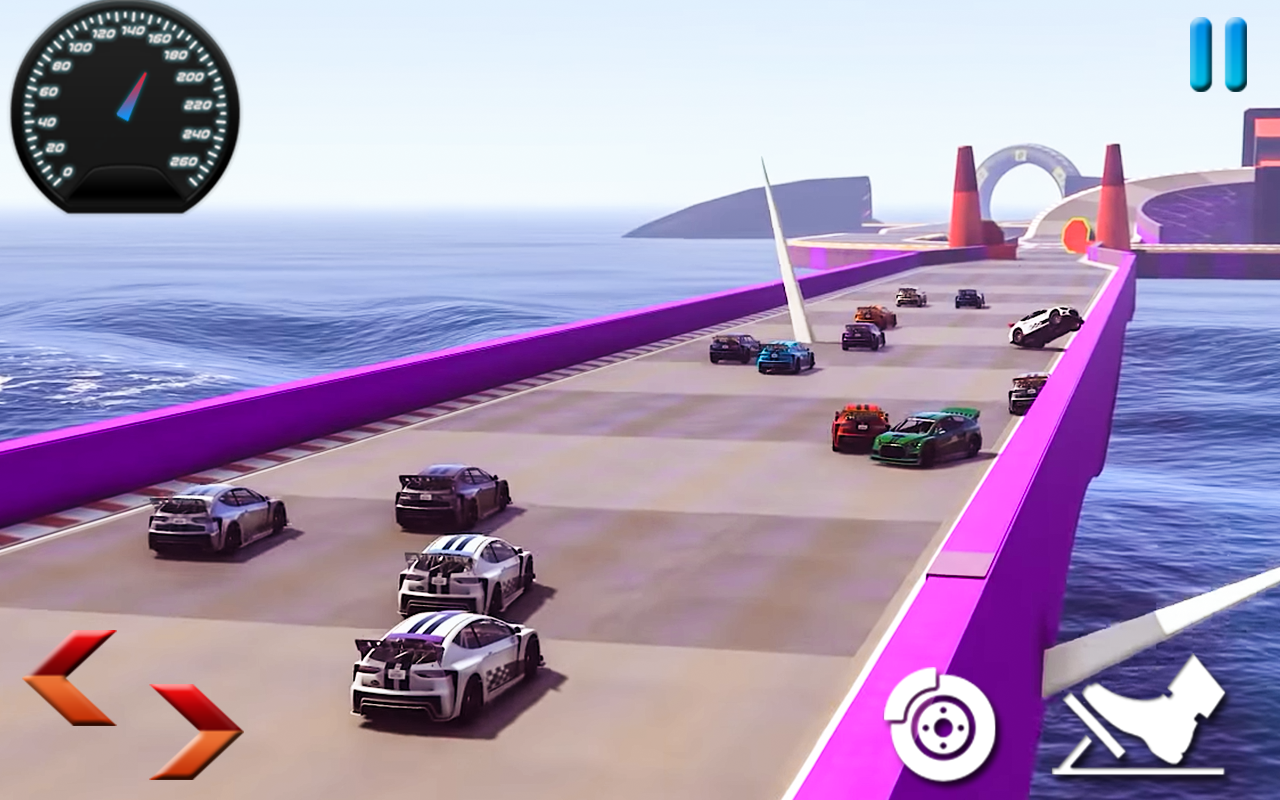Select the blue car in the middle
This screenshot has height=800, width=1280.
785,357
